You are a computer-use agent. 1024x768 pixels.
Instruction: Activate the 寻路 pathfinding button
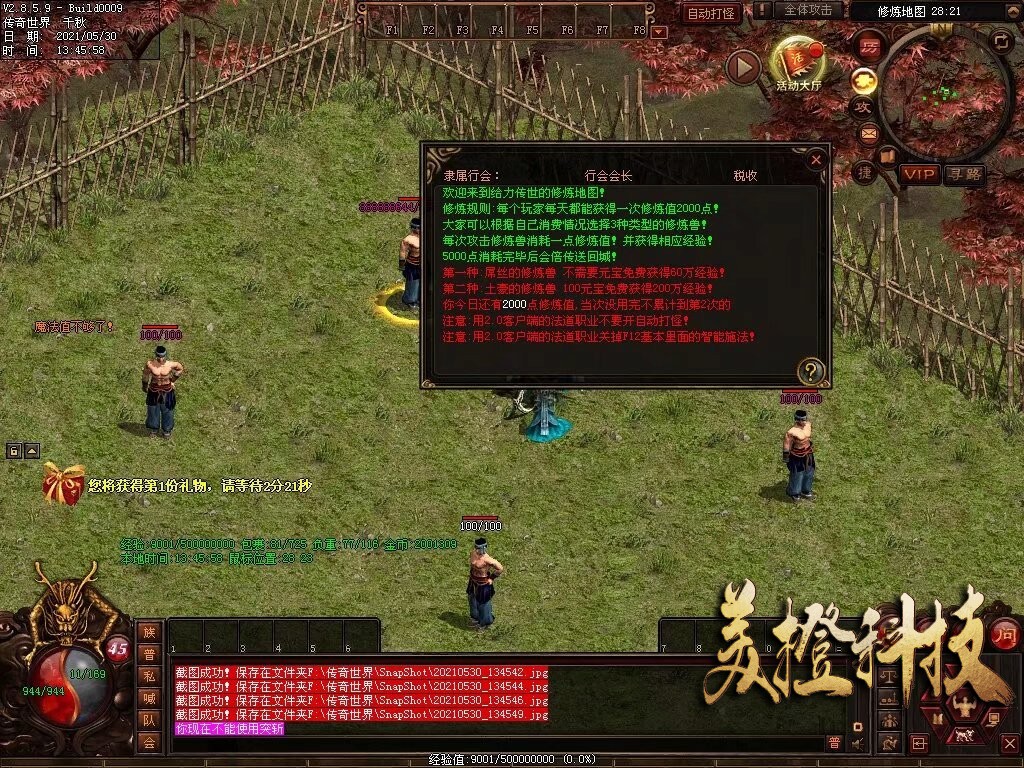click(x=964, y=174)
